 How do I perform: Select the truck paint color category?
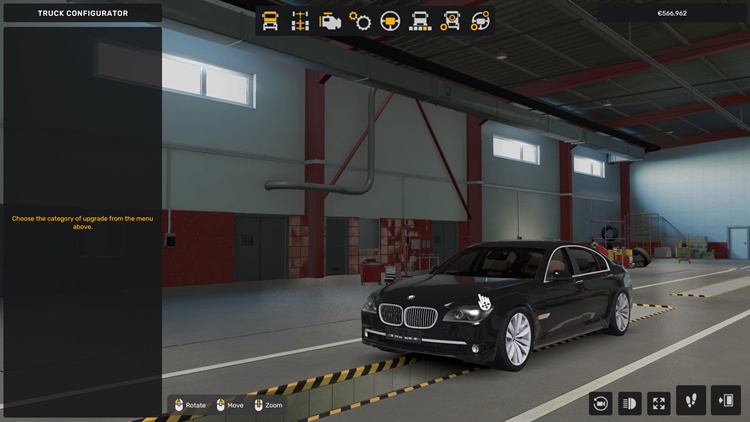tap(421, 20)
